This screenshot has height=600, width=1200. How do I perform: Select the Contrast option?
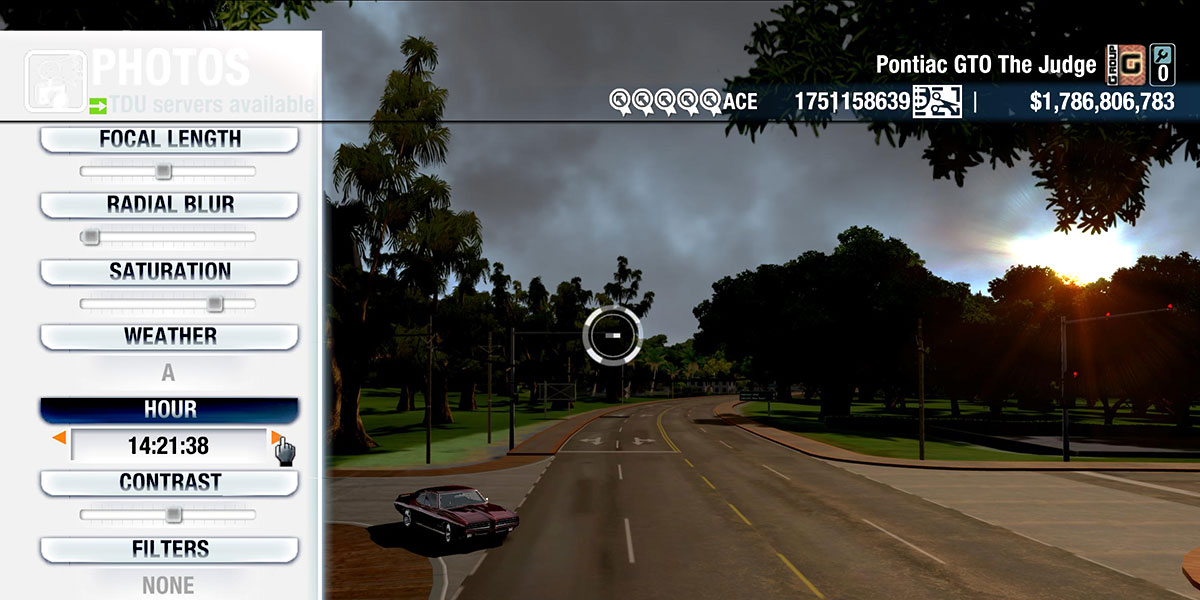point(169,482)
